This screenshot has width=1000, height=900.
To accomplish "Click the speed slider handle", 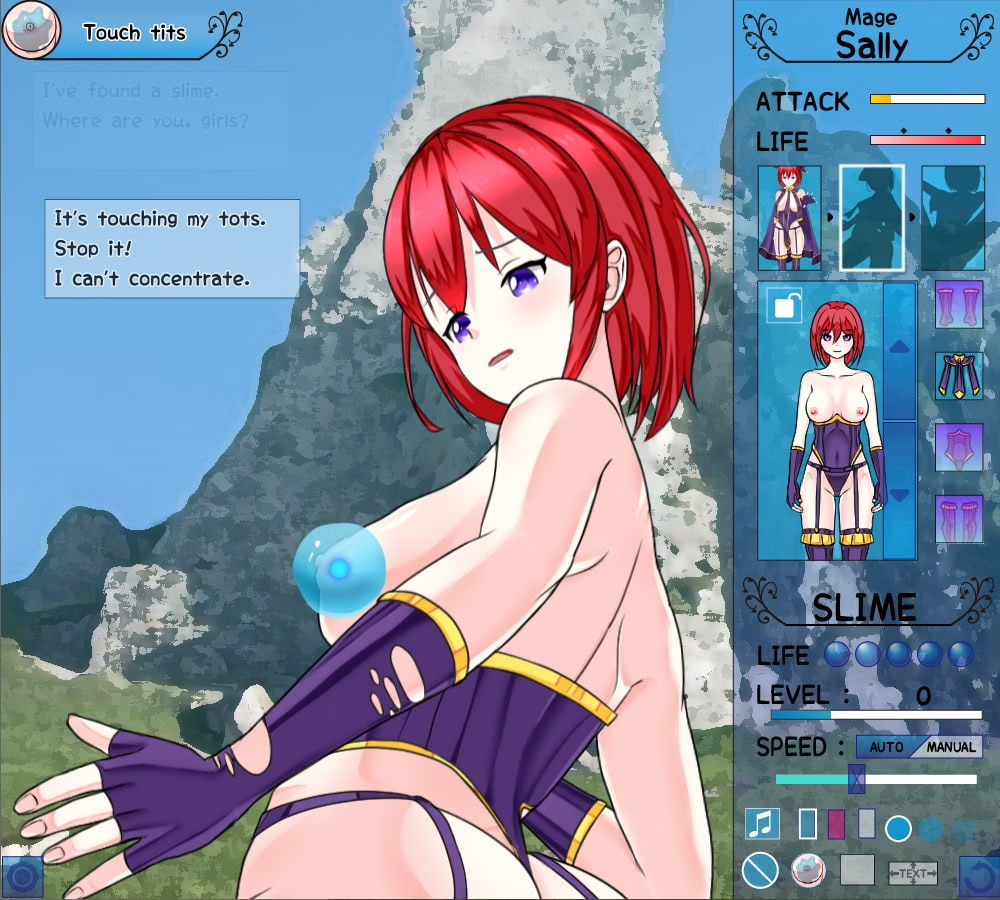I will 856,779.
